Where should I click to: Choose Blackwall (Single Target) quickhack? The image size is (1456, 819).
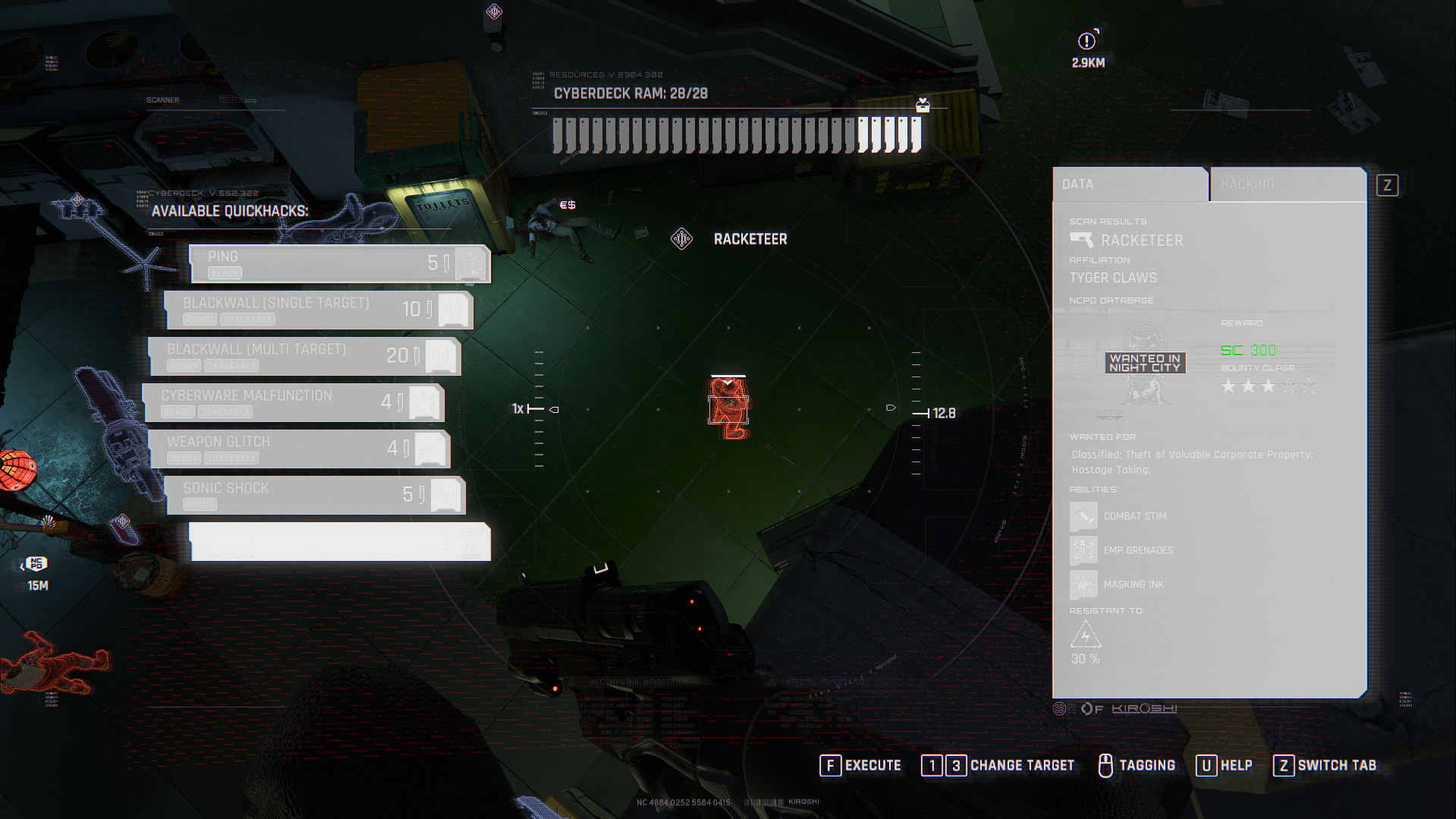(x=319, y=310)
